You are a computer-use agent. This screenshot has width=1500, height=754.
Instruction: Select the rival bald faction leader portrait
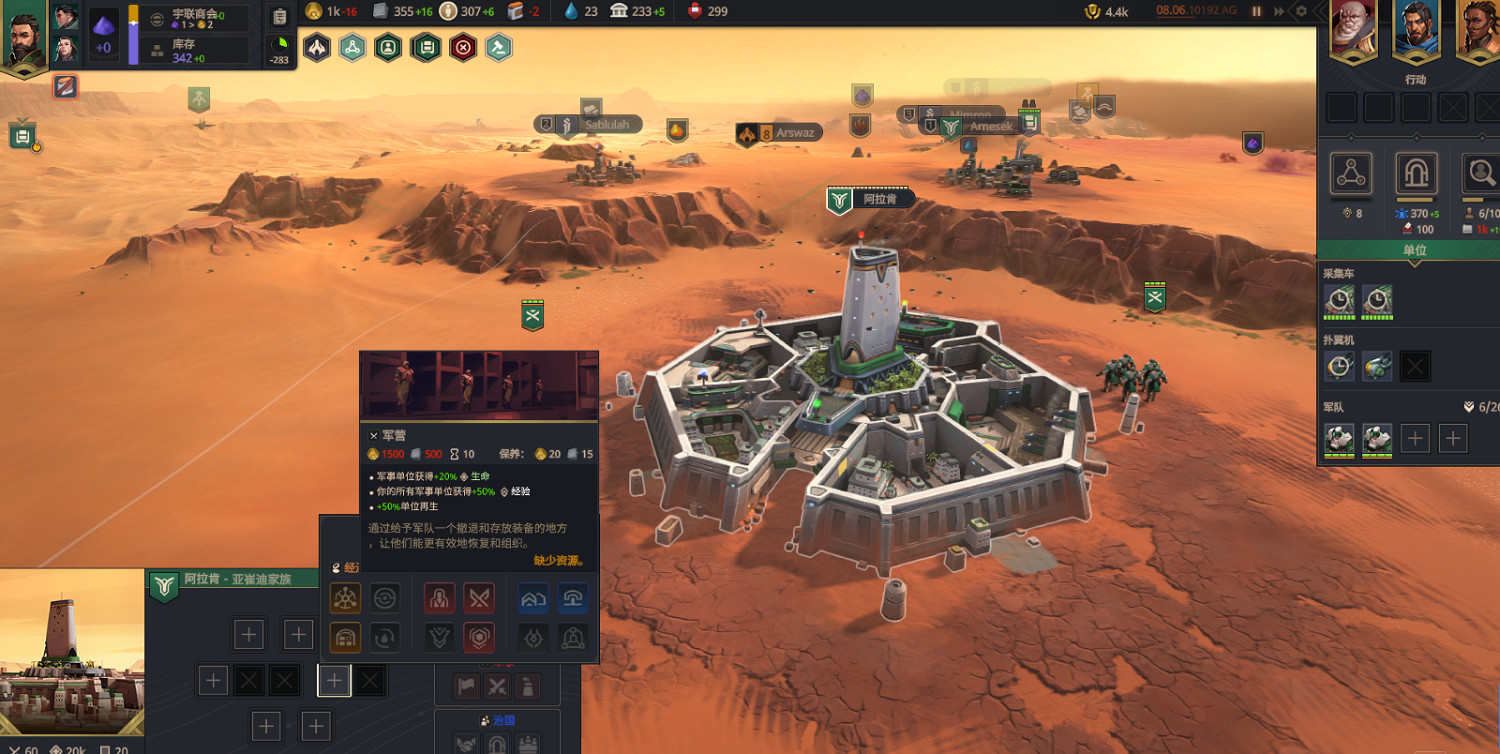coord(1352,27)
